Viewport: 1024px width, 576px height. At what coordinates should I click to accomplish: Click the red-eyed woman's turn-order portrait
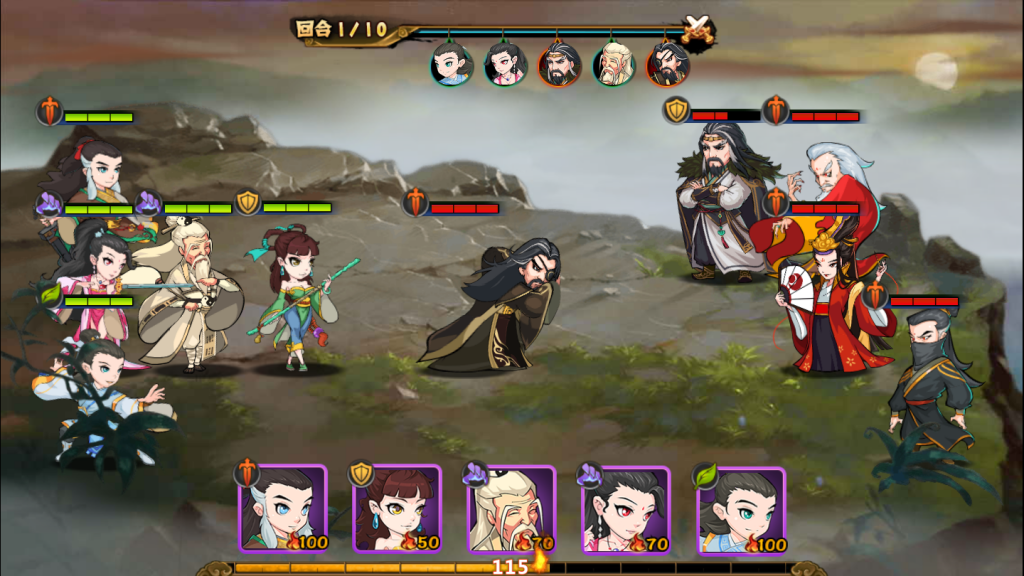tap(505, 65)
